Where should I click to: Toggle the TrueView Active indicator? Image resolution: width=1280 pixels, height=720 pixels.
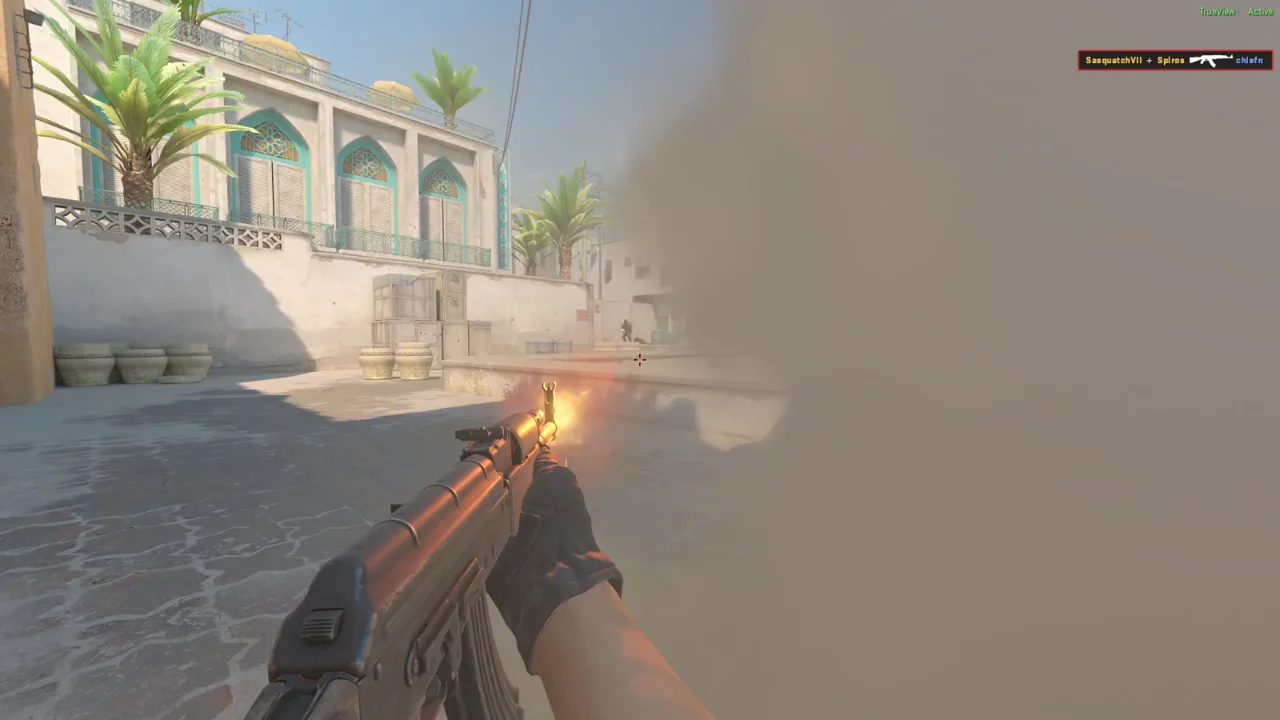pos(1236,10)
